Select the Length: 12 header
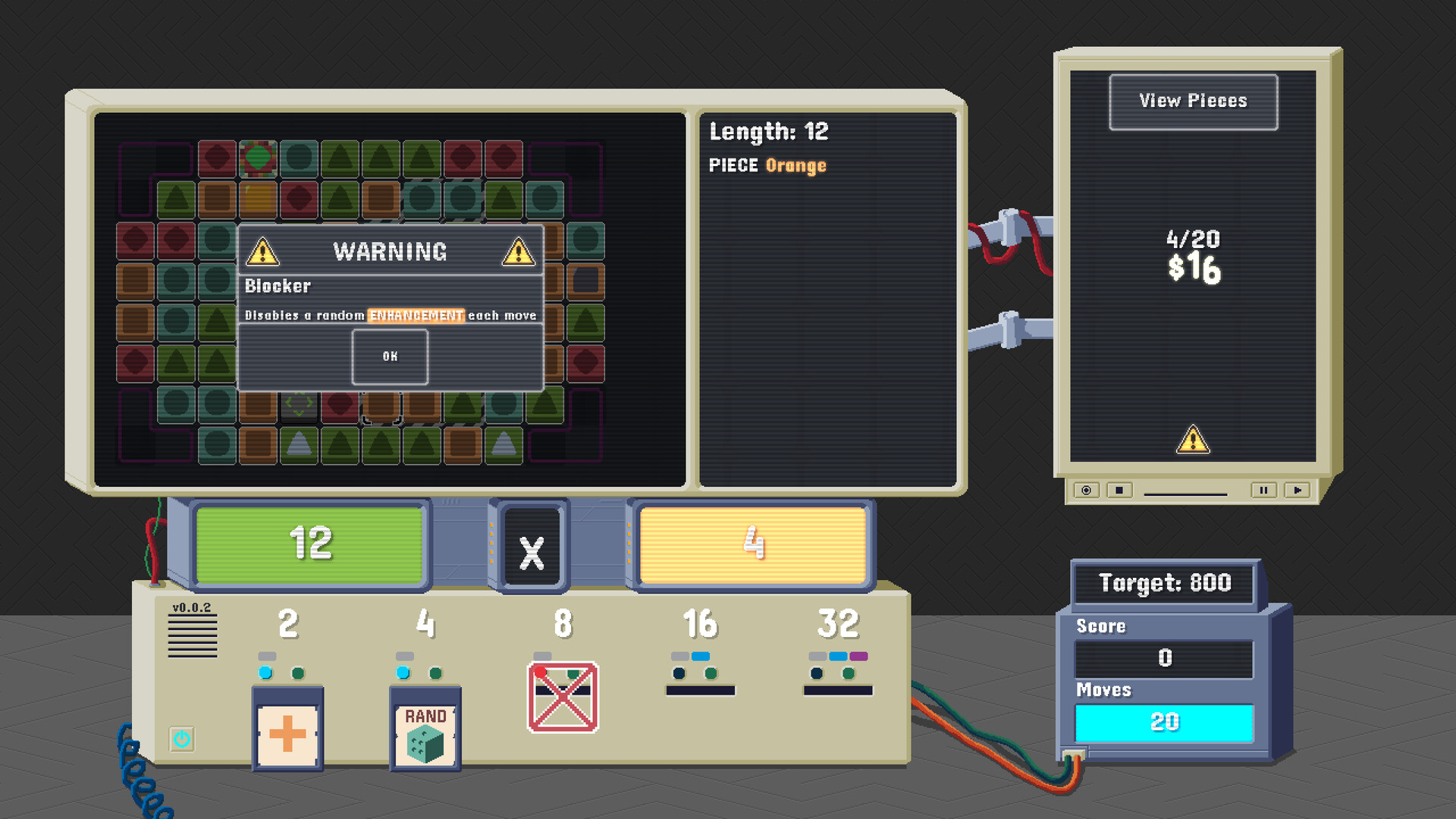The width and height of the screenshot is (1456, 819). tap(768, 131)
